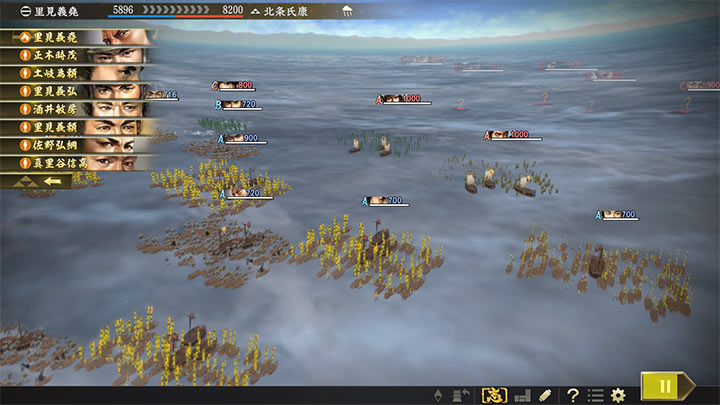Select officer 里見義頼 in the list
Viewport: 720px width, 405px height.
pos(80,127)
